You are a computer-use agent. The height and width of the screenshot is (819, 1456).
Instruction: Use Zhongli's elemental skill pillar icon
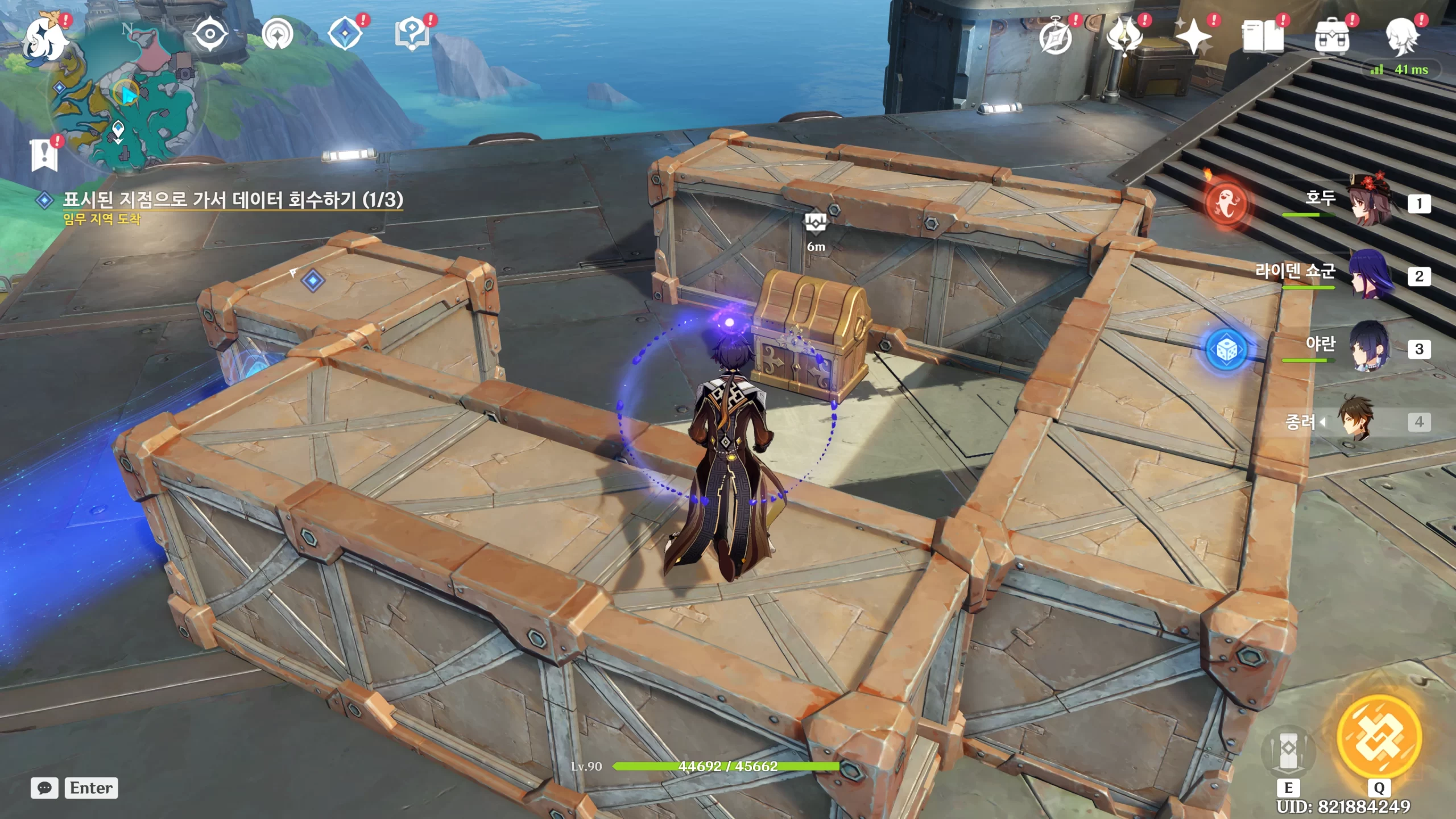1288,752
